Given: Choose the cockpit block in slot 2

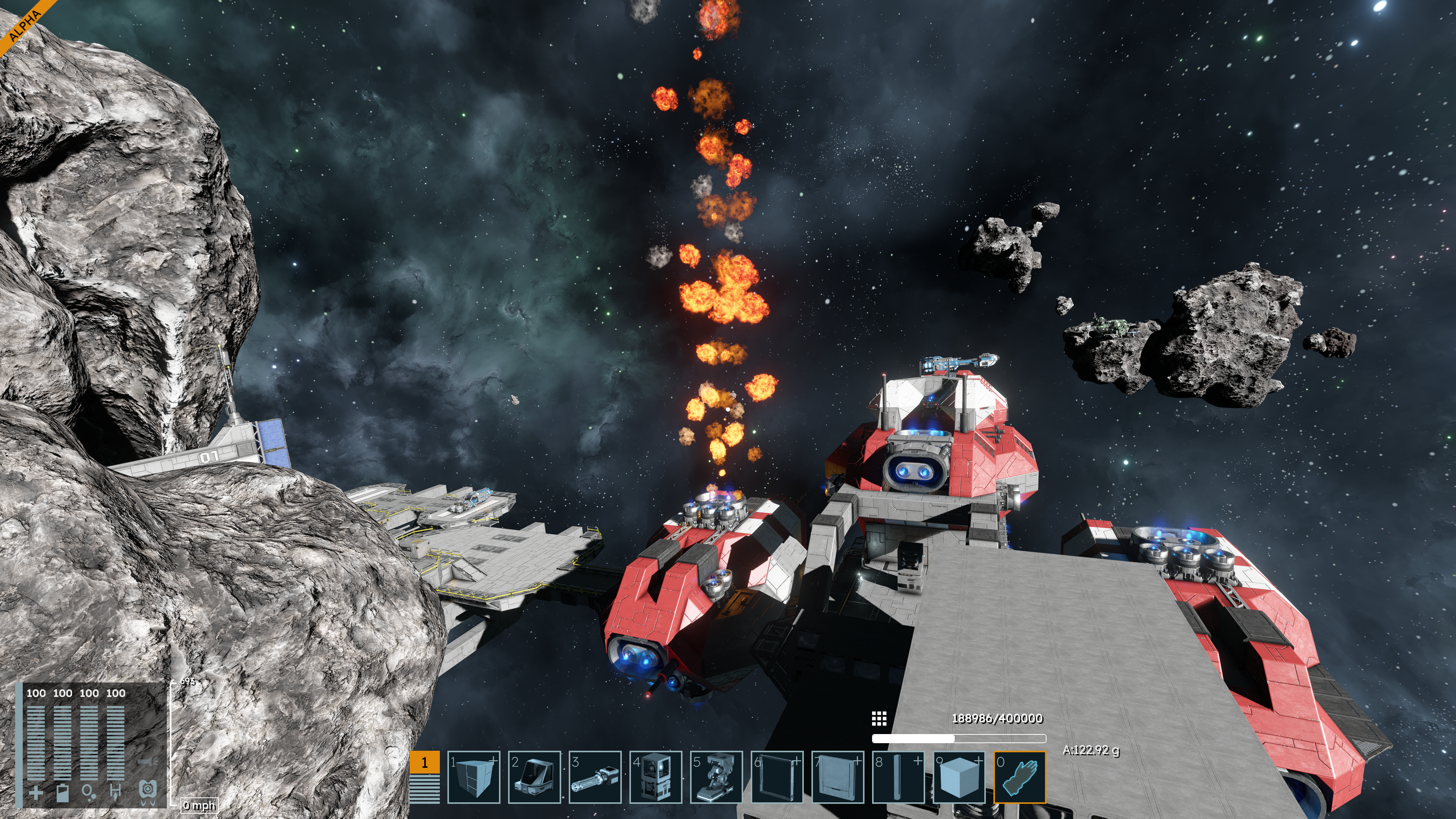Looking at the screenshot, I should [x=534, y=777].
